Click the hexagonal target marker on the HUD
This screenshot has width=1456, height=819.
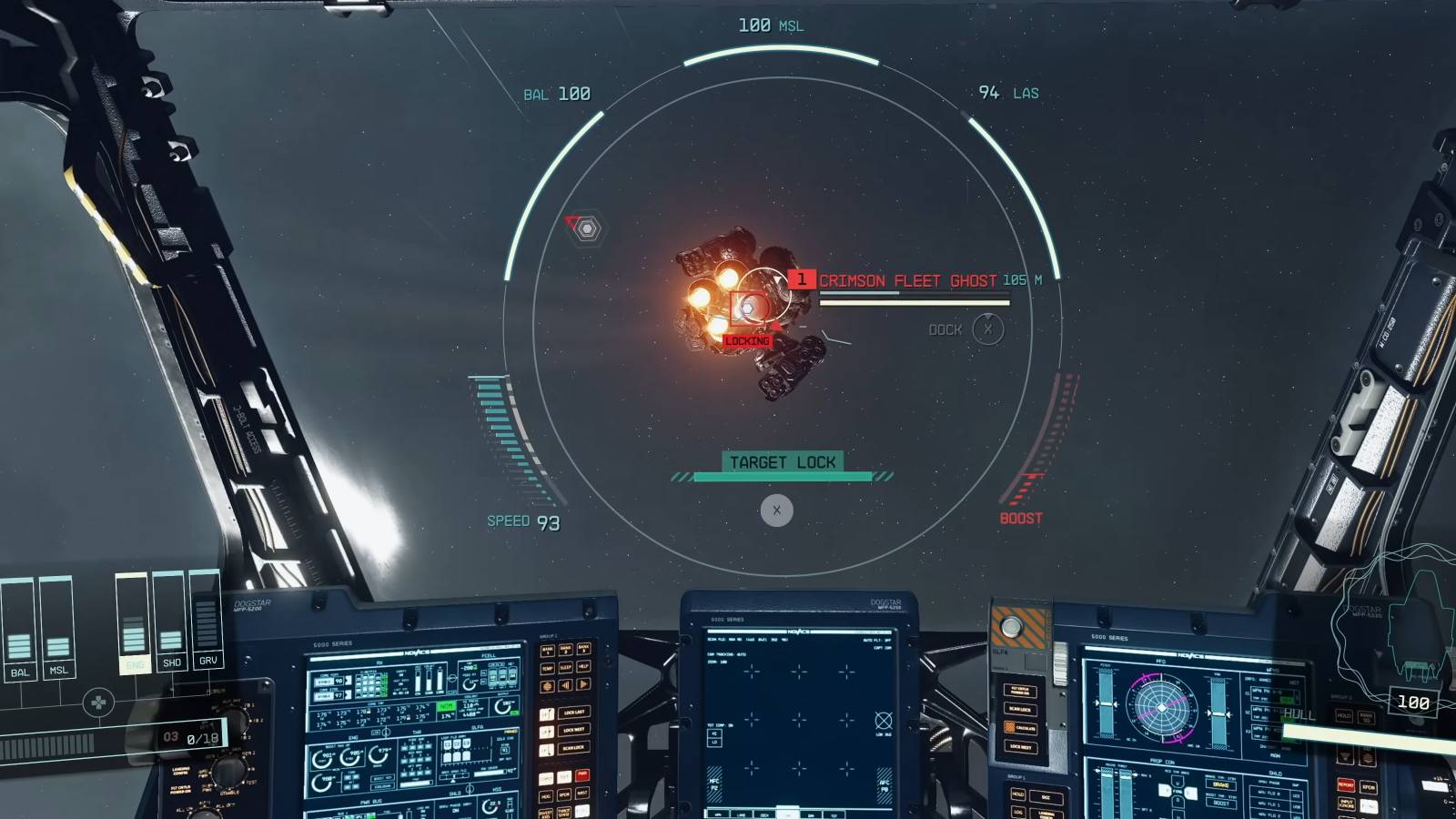pos(587,227)
